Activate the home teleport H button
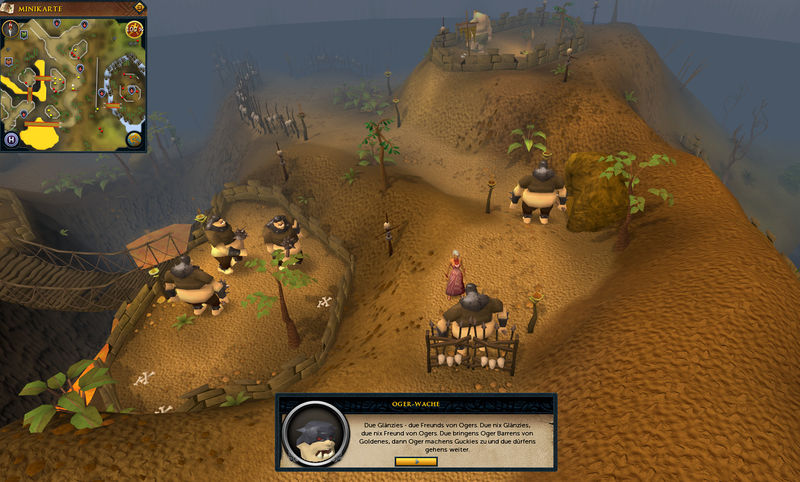The height and width of the screenshot is (482, 800). pyautogui.click(x=12, y=139)
